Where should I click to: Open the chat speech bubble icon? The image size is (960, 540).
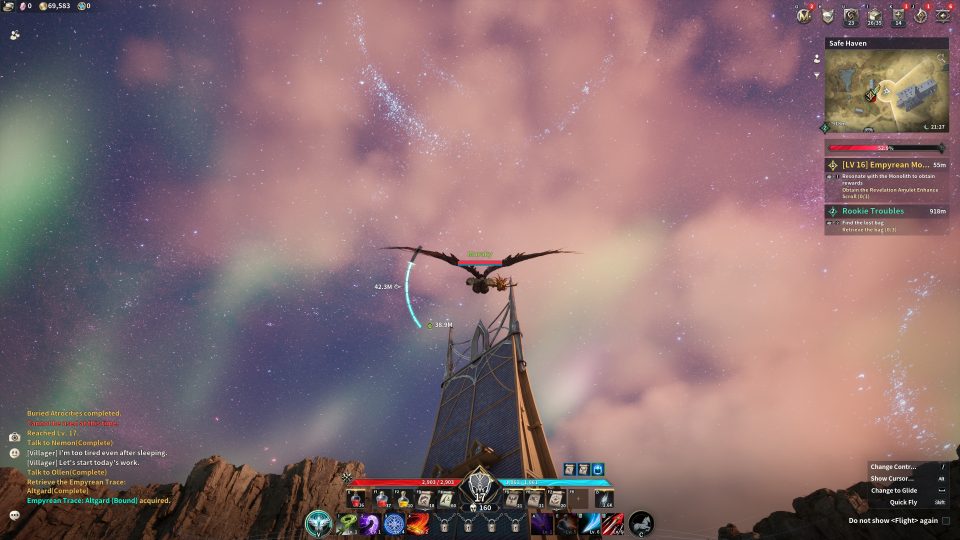click(x=15, y=515)
